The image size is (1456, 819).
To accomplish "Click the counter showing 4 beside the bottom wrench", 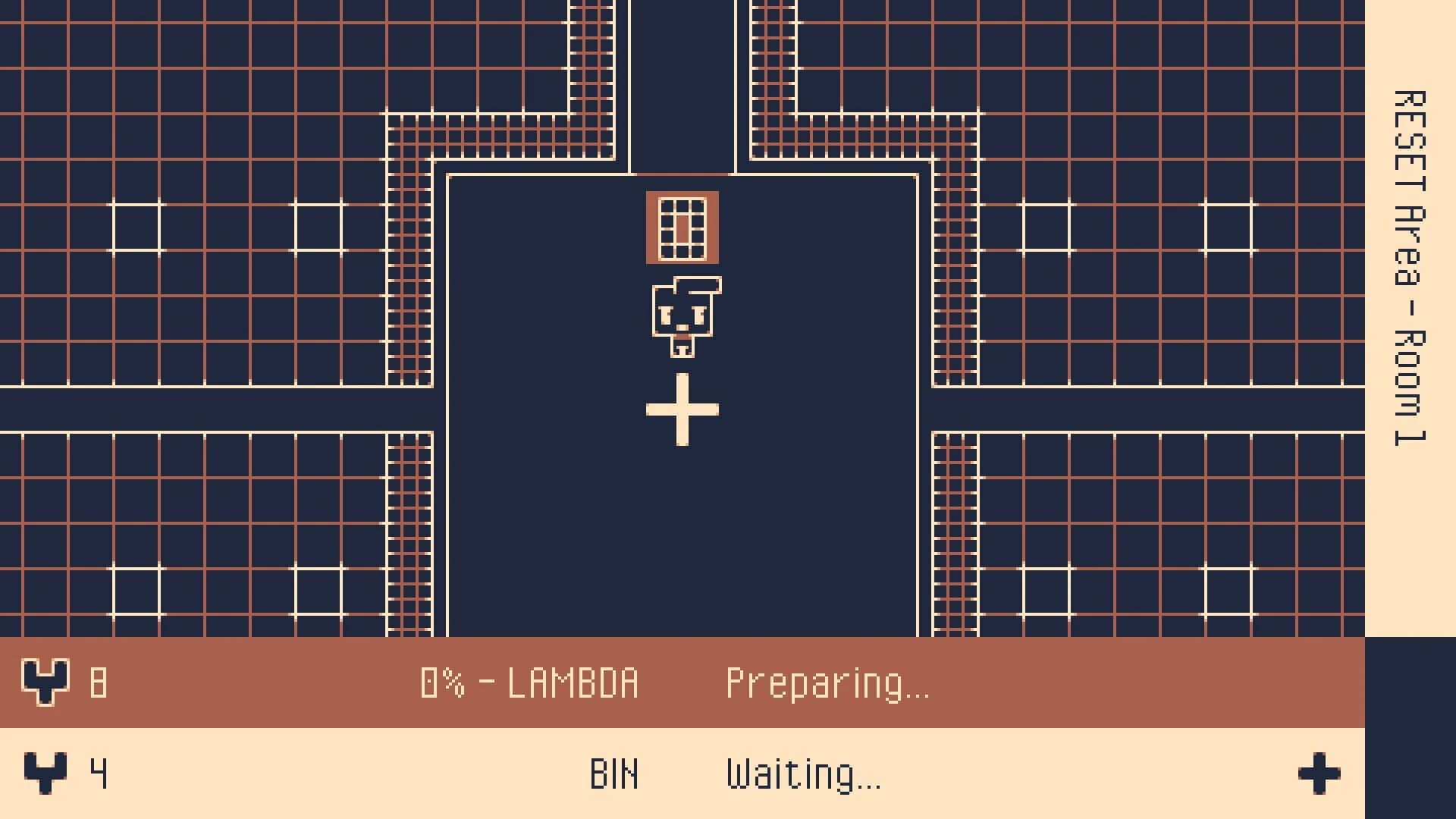I will (x=97, y=773).
